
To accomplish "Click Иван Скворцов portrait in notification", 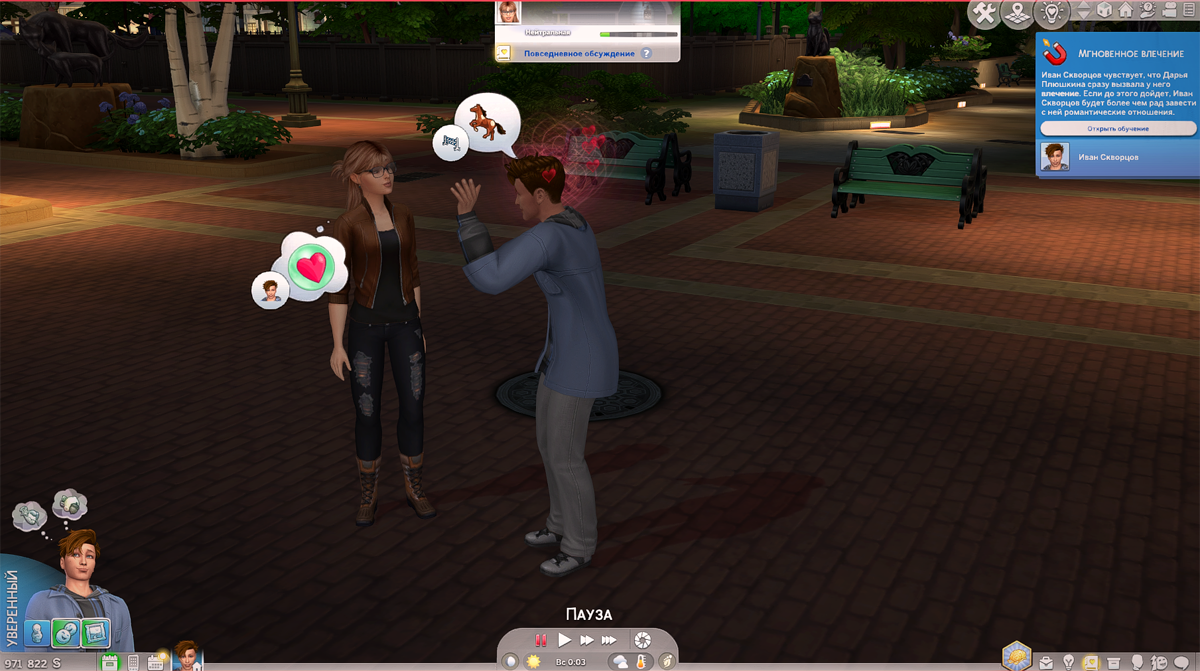I will click(x=1054, y=157).
